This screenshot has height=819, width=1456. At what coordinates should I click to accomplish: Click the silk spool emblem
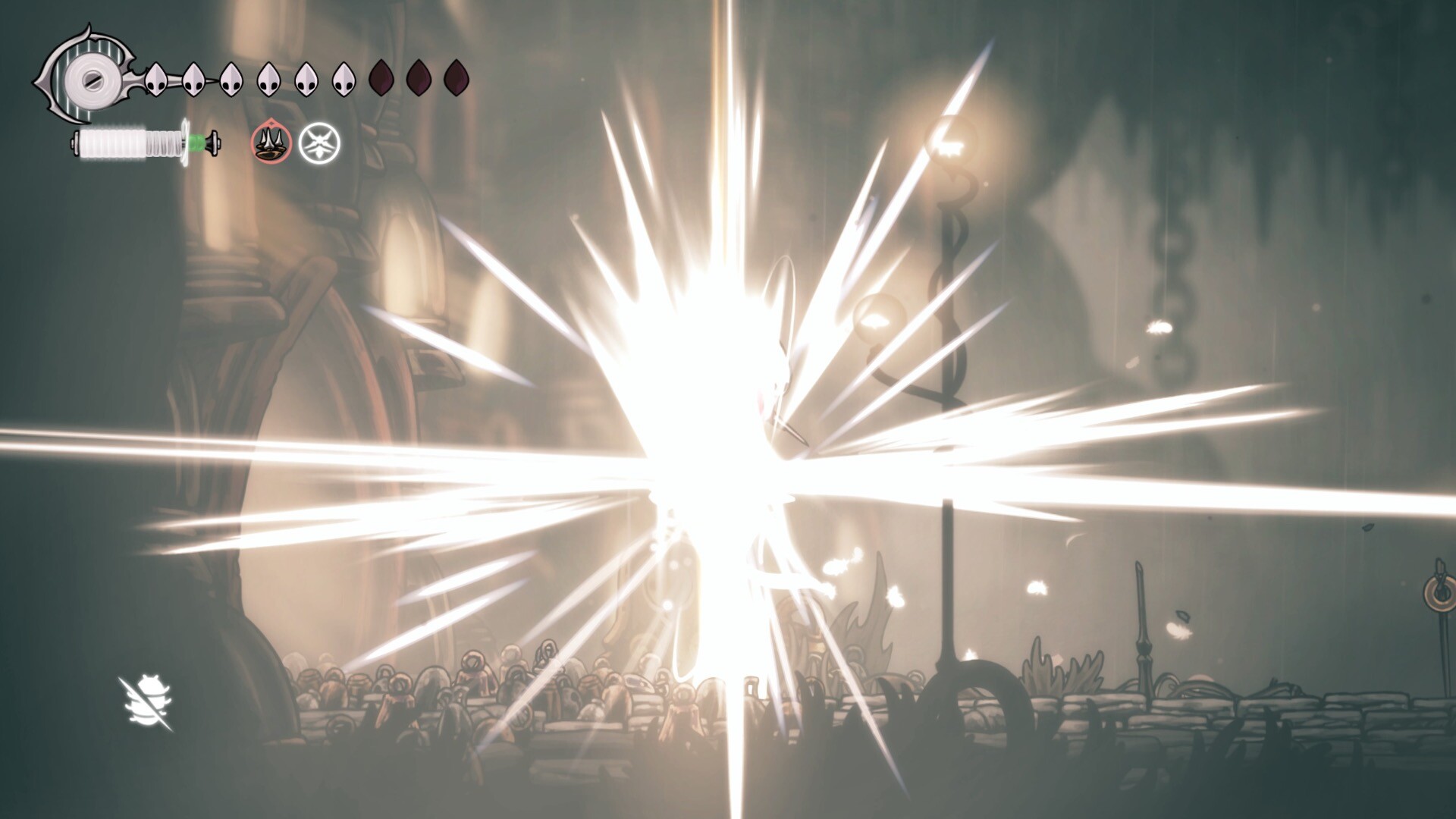(89, 77)
